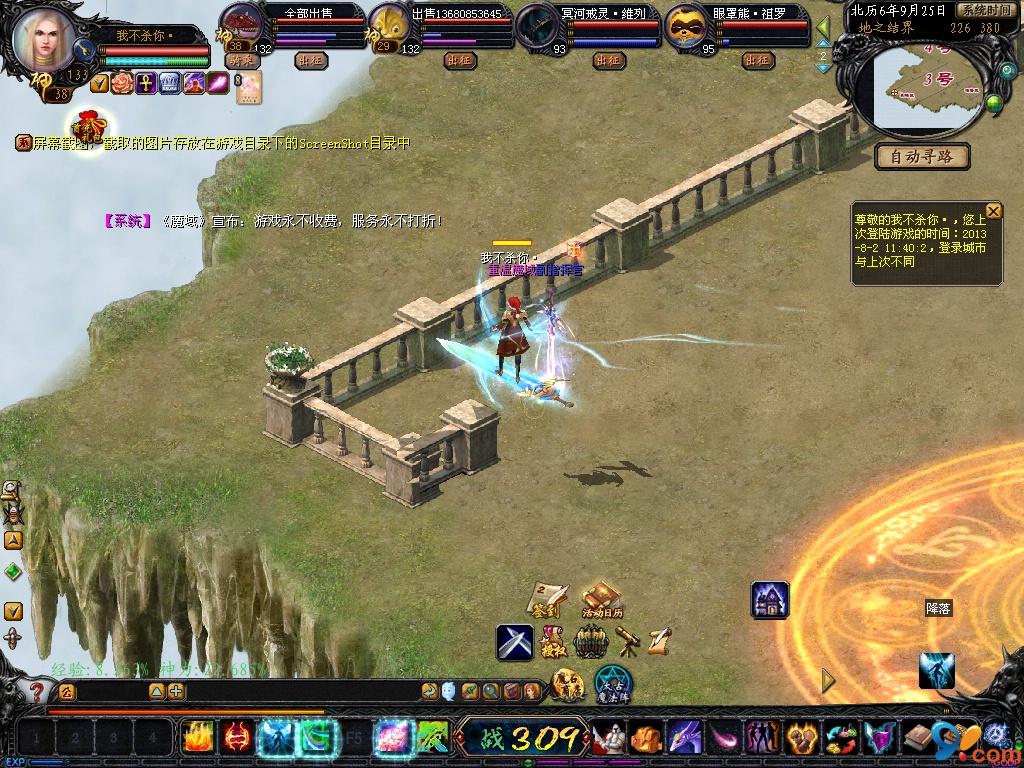Click the 降落 landing button
The height and width of the screenshot is (768, 1024).
(x=938, y=608)
